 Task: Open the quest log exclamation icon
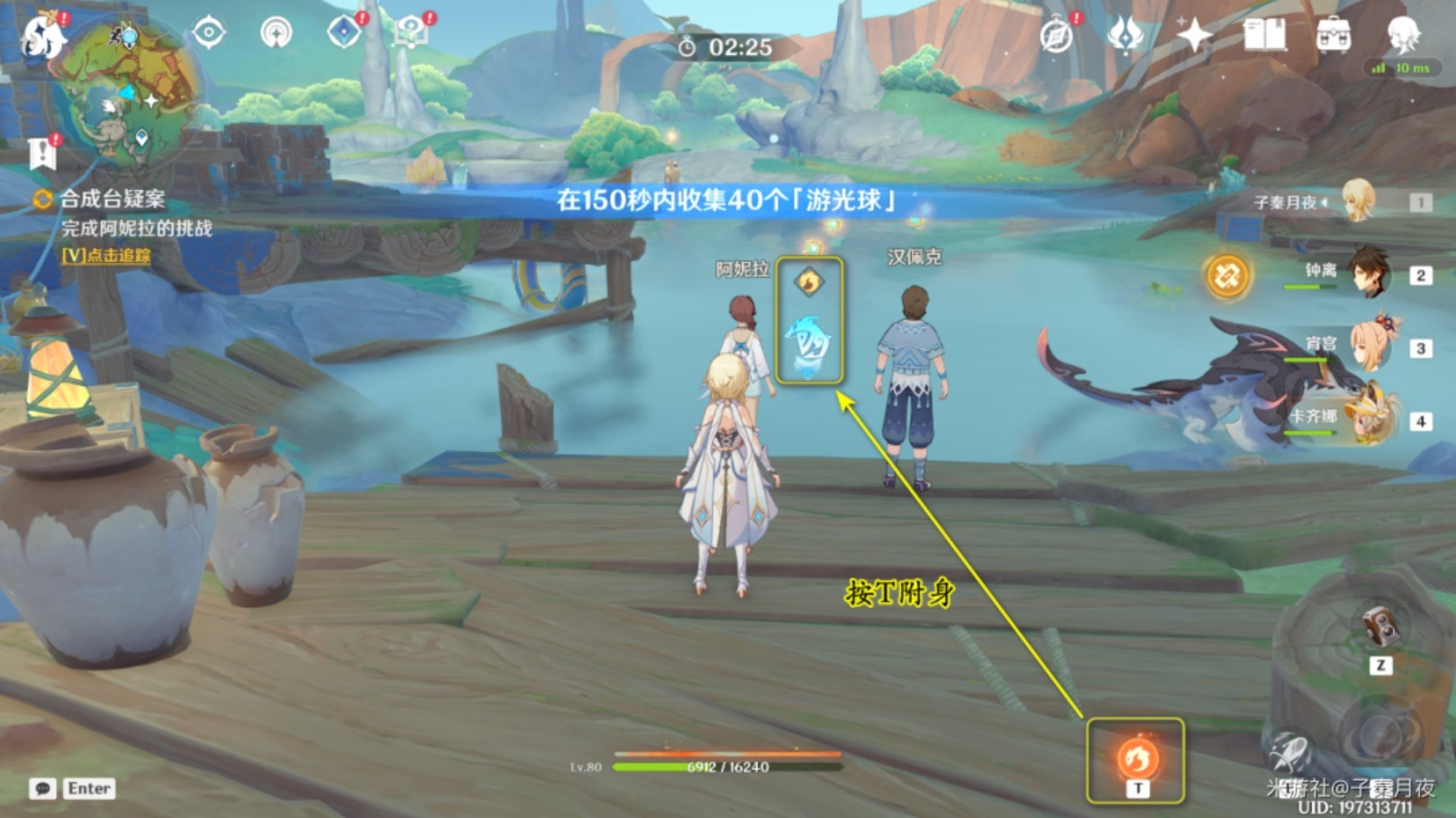click(x=42, y=153)
